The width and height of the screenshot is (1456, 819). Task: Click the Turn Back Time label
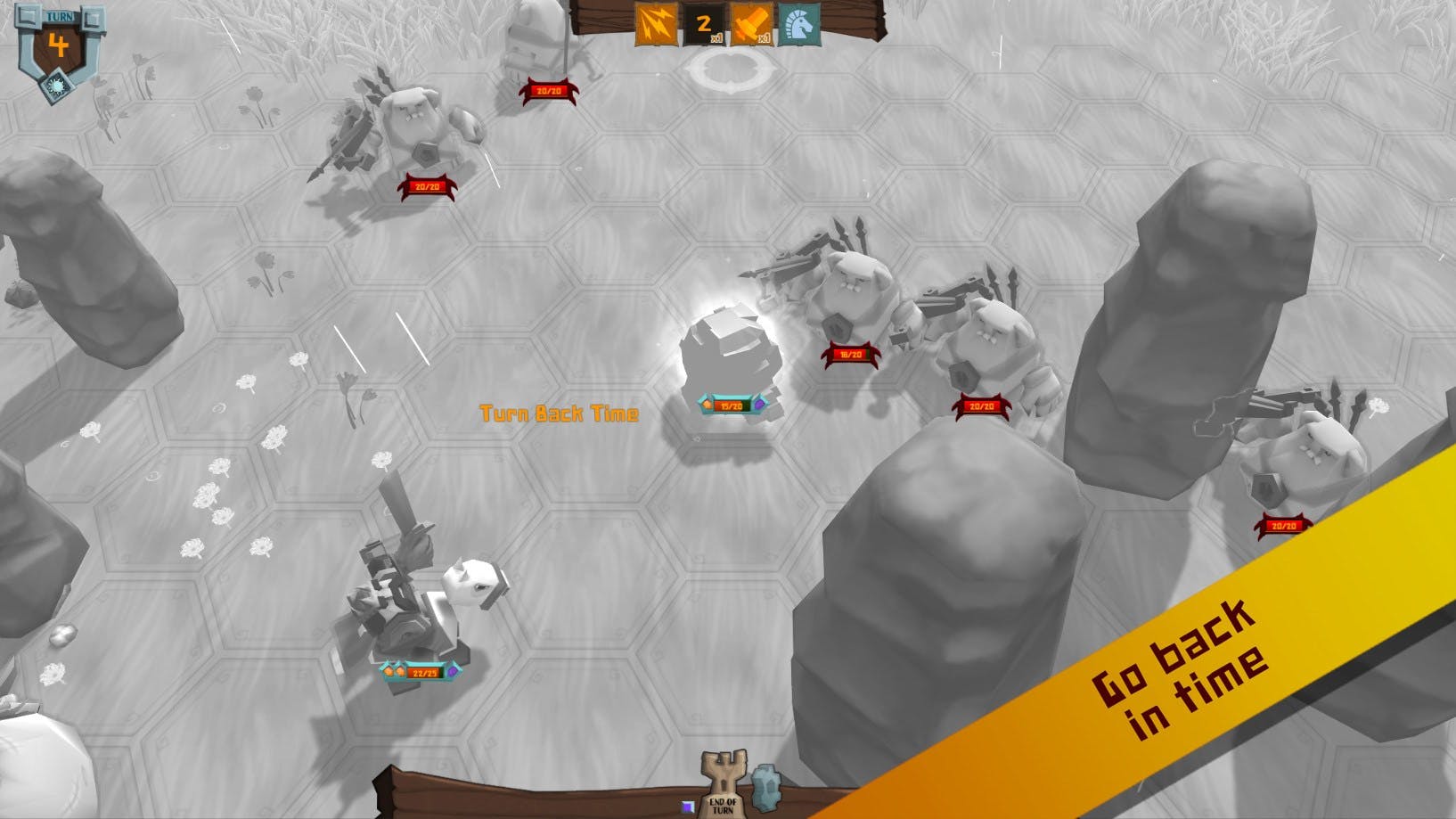560,414
